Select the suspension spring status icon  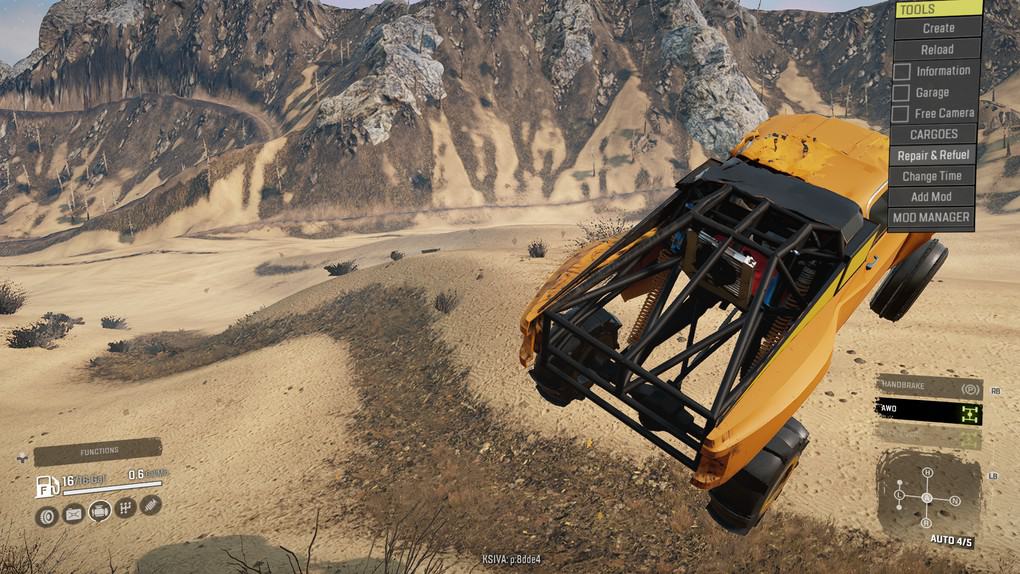click(x=150, y=505)
